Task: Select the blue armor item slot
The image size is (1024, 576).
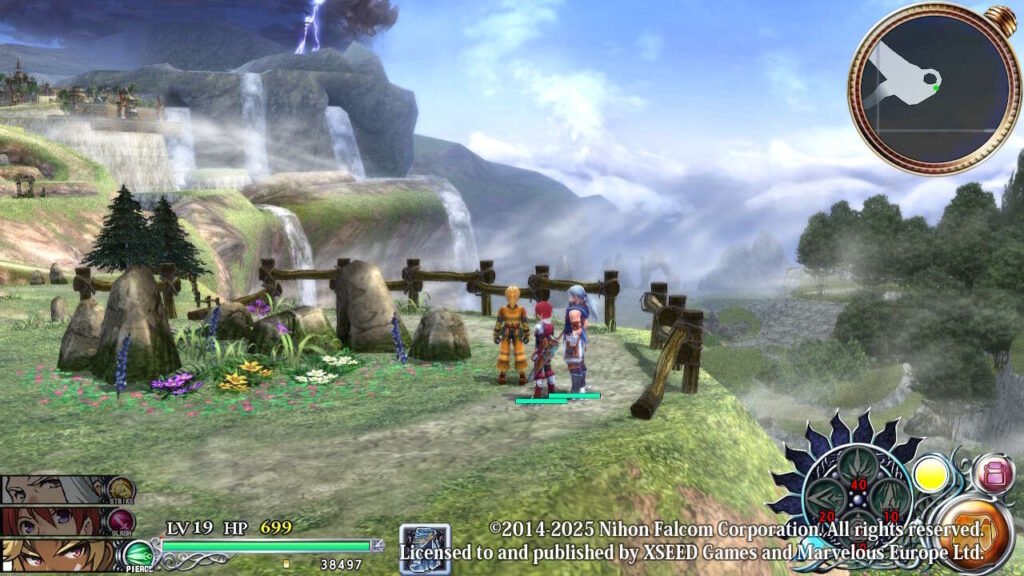Action: pyautogui.click(x=424, y=548)
